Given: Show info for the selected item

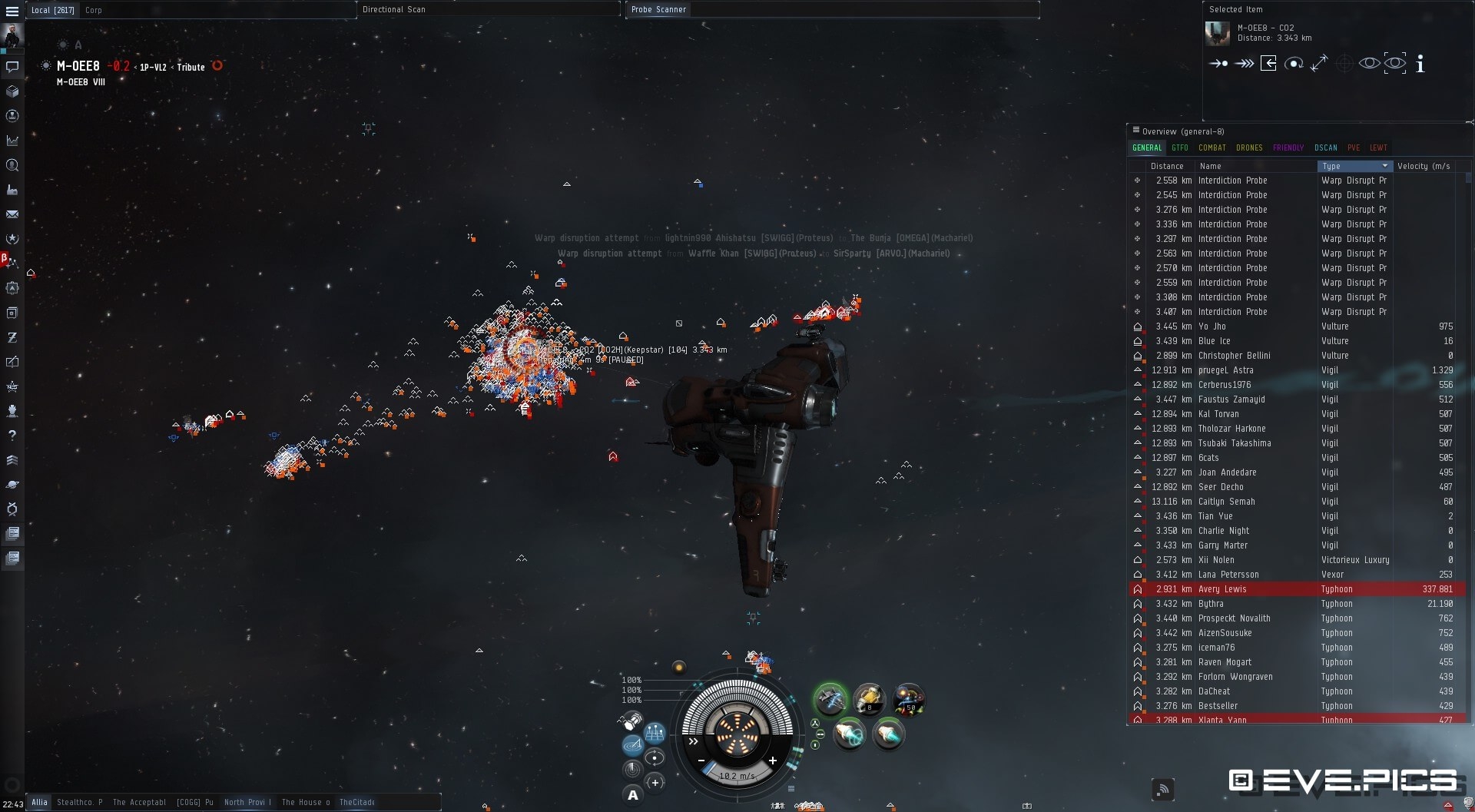Looking at the screenshot, I should coord(1420,64).
